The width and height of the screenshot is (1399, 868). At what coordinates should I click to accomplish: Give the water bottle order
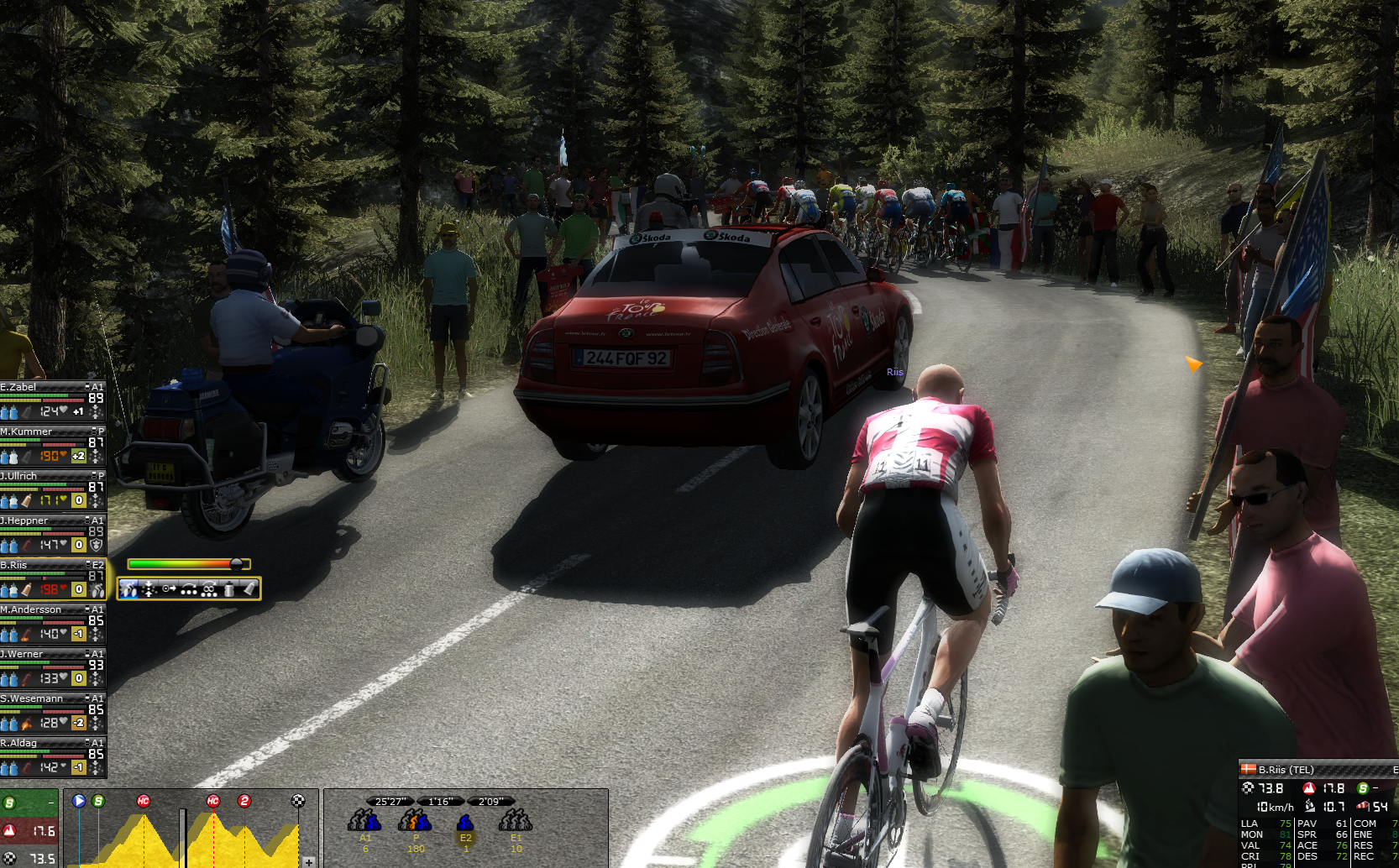[x=229, y=589]
